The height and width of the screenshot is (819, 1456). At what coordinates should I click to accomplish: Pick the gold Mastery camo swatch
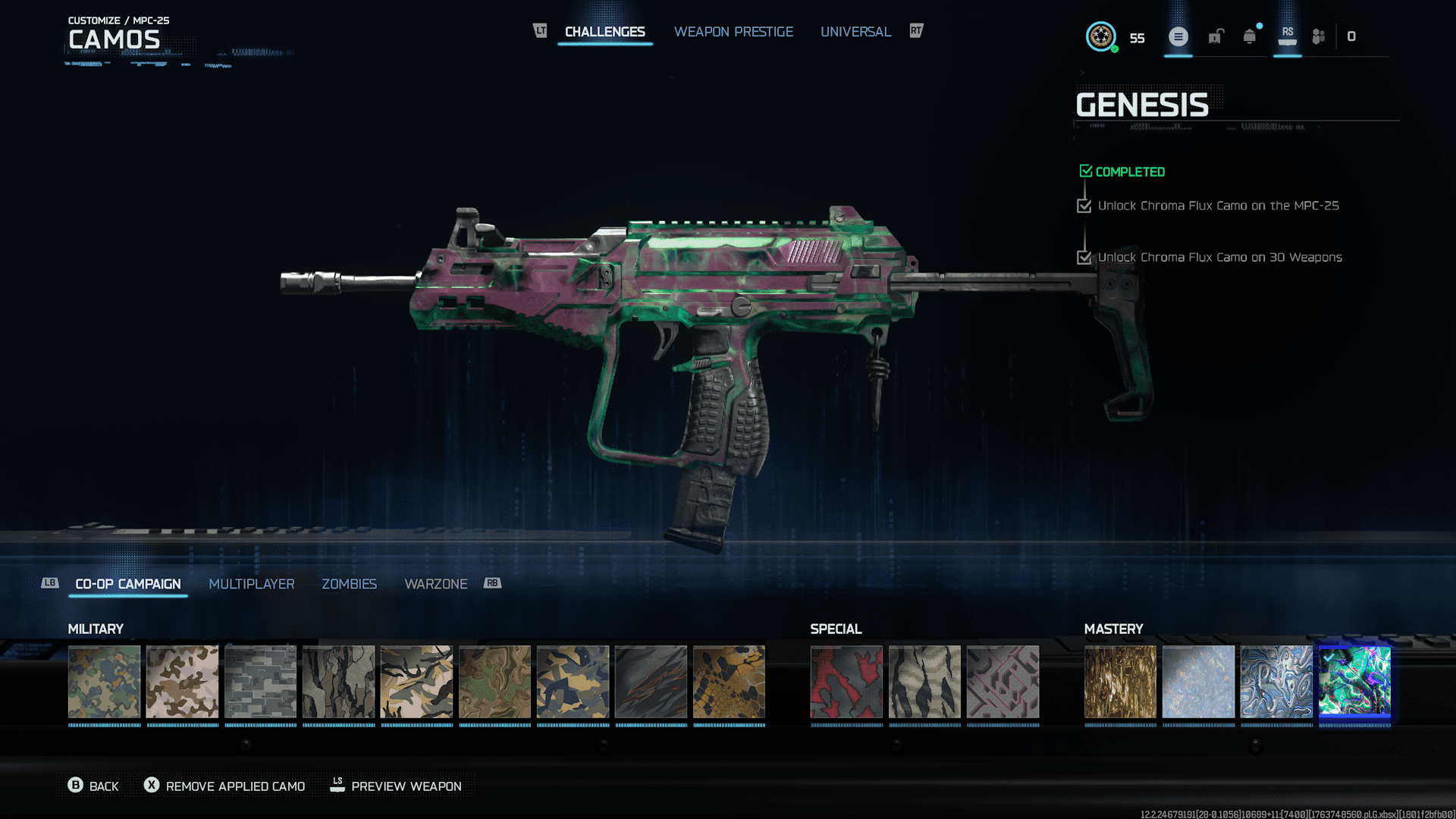(1120, 682)
